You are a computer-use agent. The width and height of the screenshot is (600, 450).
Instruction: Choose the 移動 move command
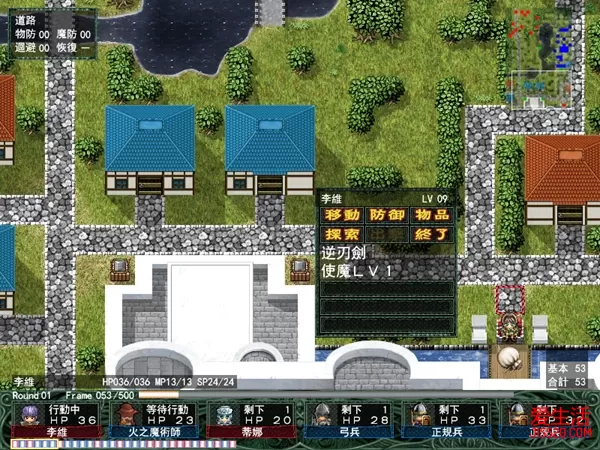(x=340, y=215)
